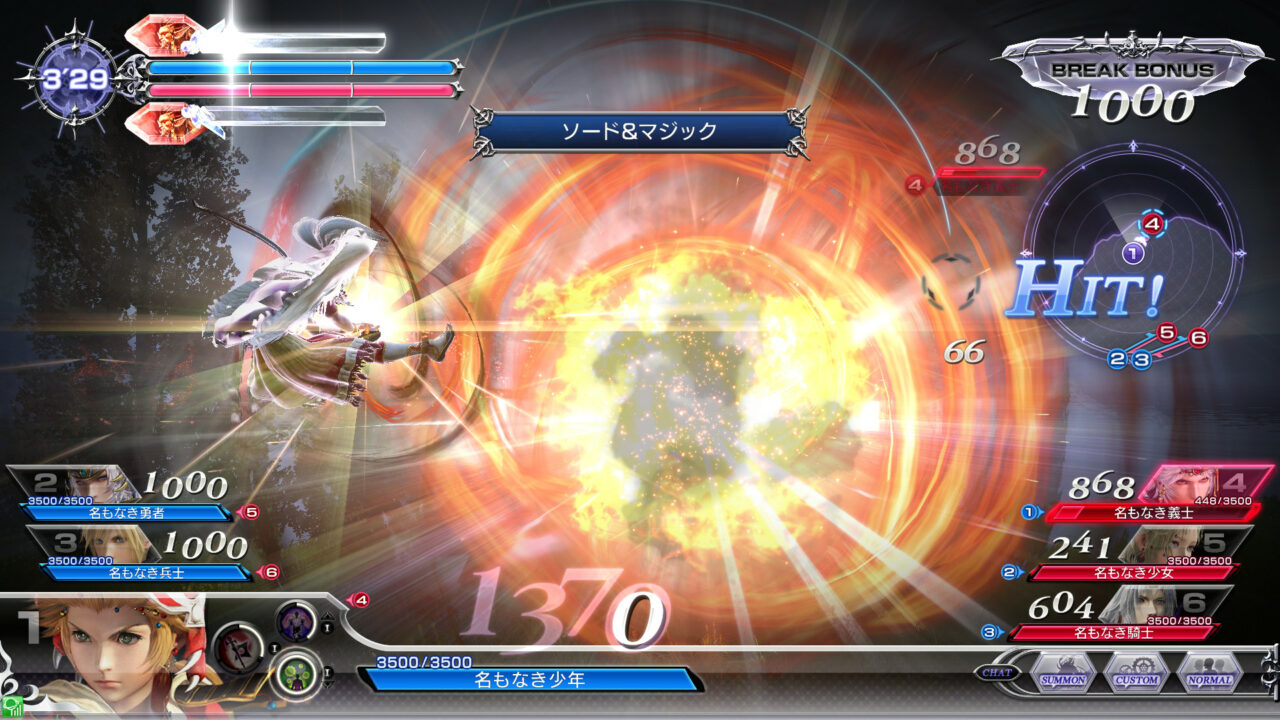Collapse skills using the down arrow below the green icon
1280x720 pixels.
click(x=327, y=683)
